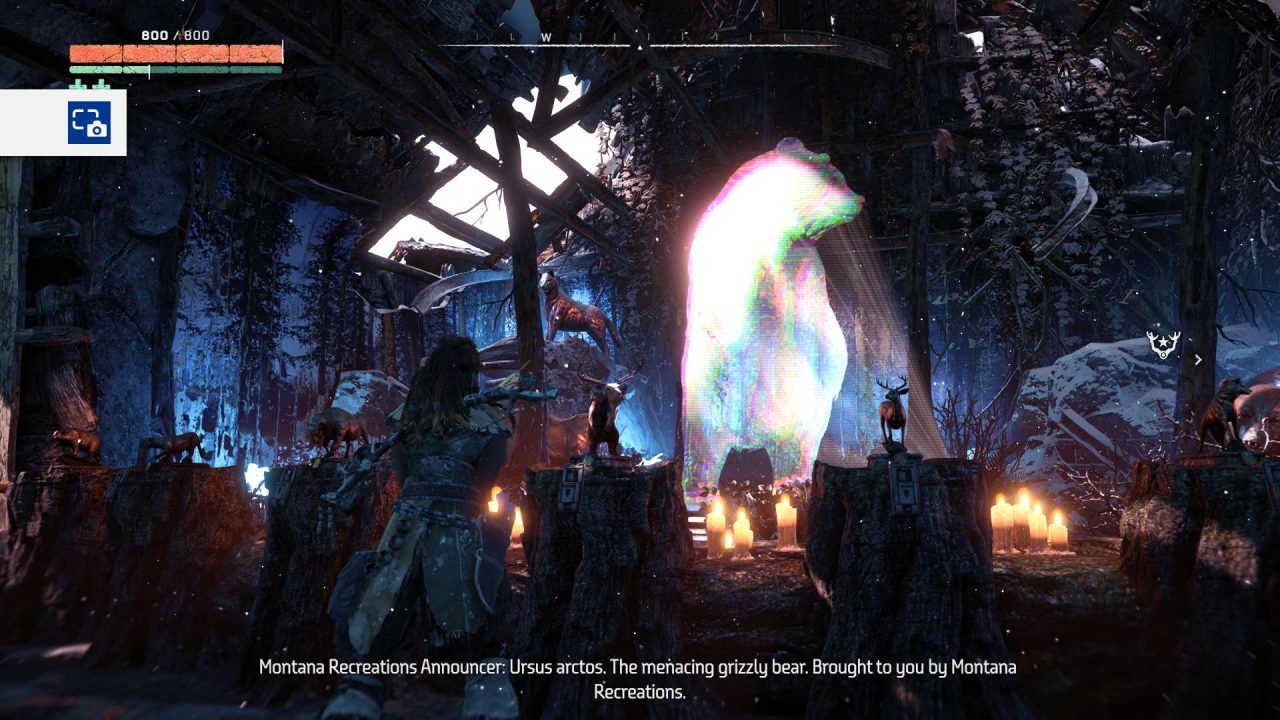Select the quest waypoint marker icon
The width and height of the screenshot is (1280, 720).
coord(1163,345)
